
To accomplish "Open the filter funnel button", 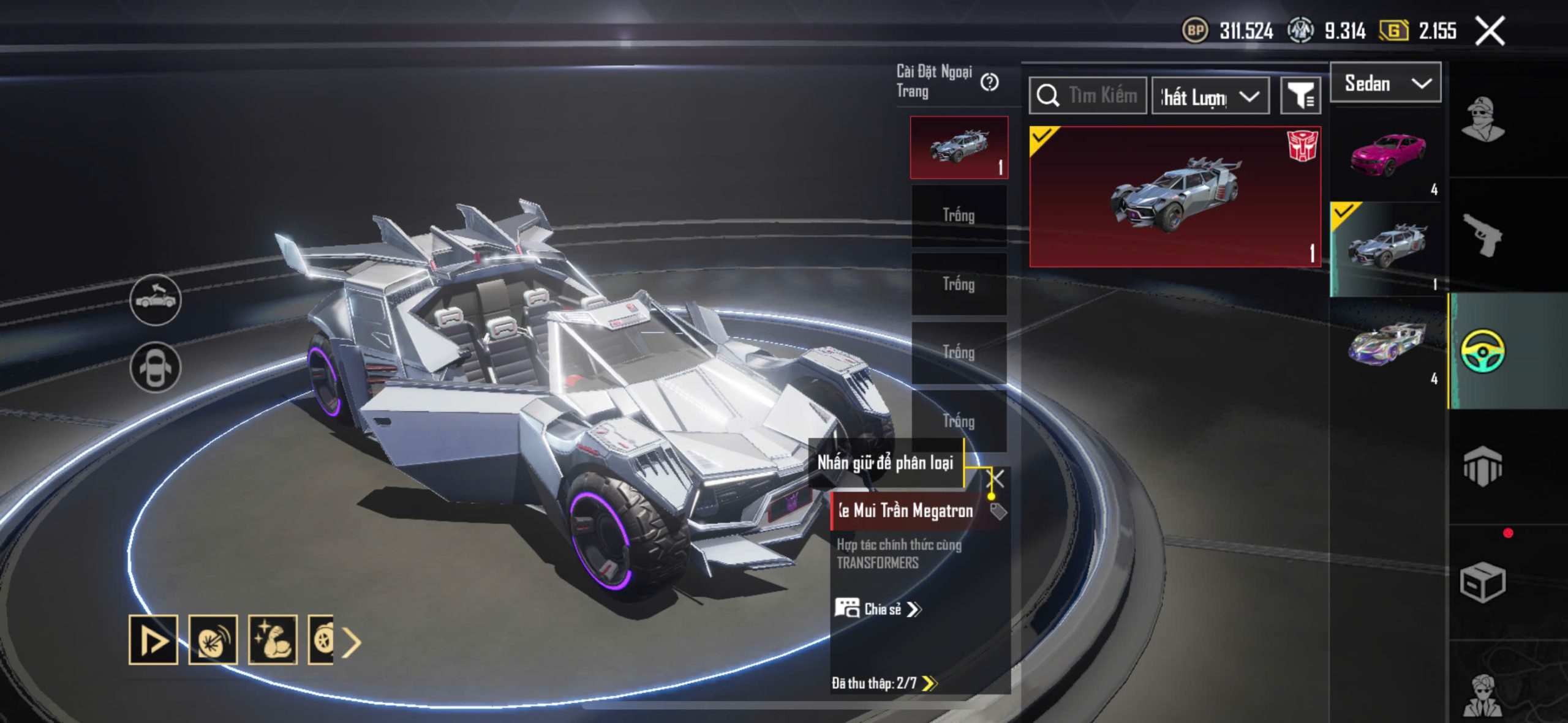I will click(1300, 96).
